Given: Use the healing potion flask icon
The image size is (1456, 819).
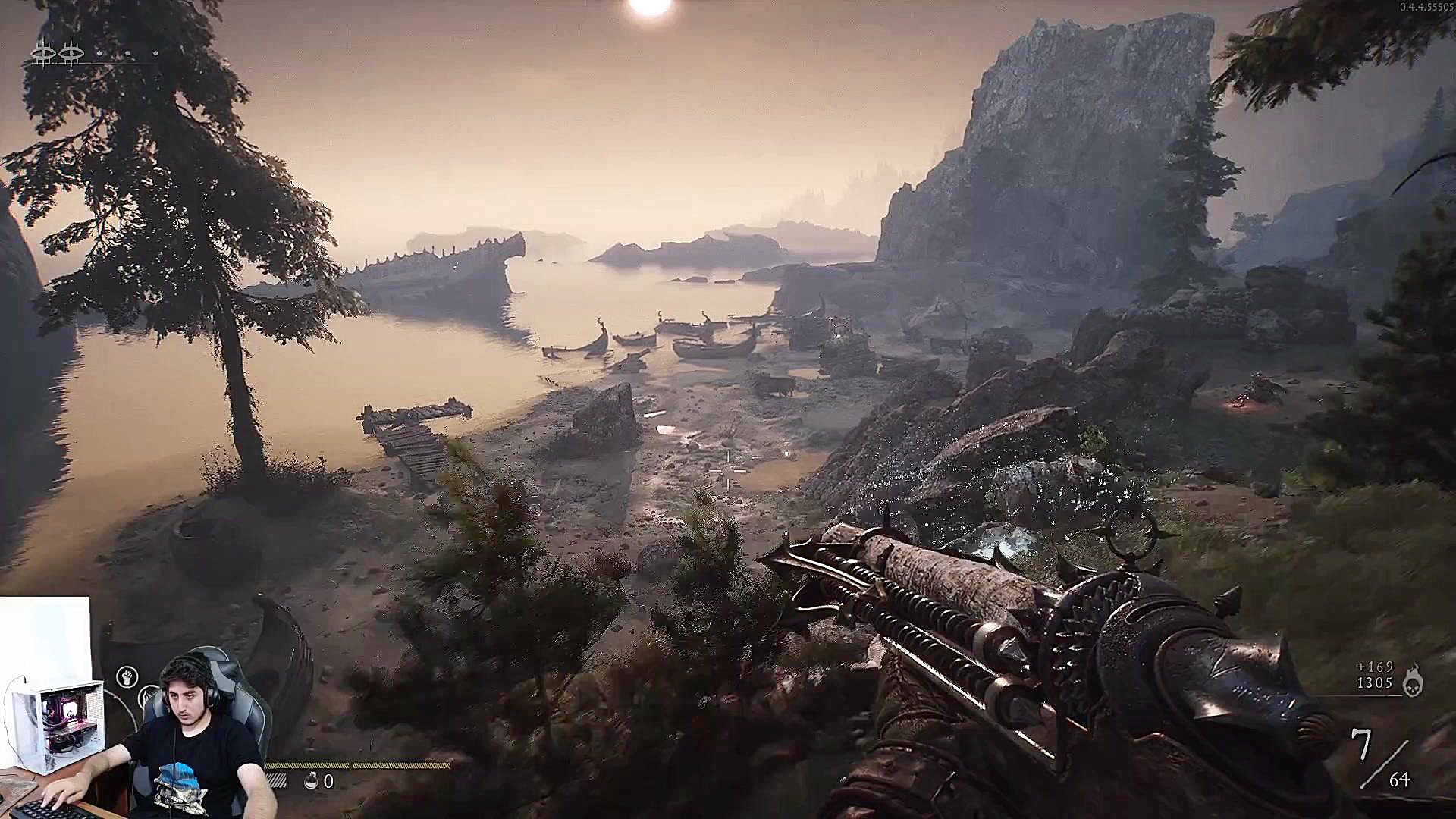Looking at the screenshot, I should [x=311, y=780].
